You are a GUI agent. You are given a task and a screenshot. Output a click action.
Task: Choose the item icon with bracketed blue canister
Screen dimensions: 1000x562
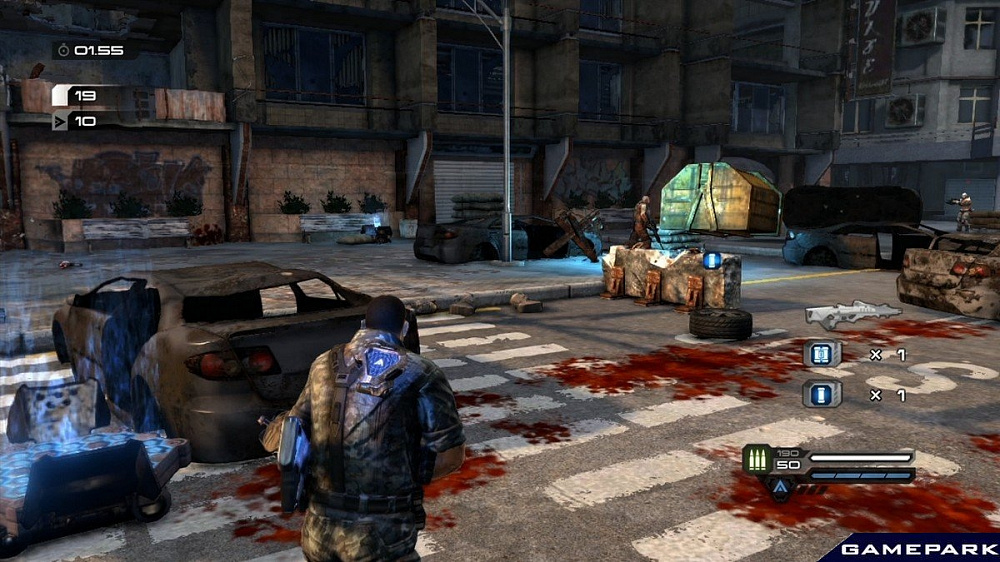click(822, 353)
